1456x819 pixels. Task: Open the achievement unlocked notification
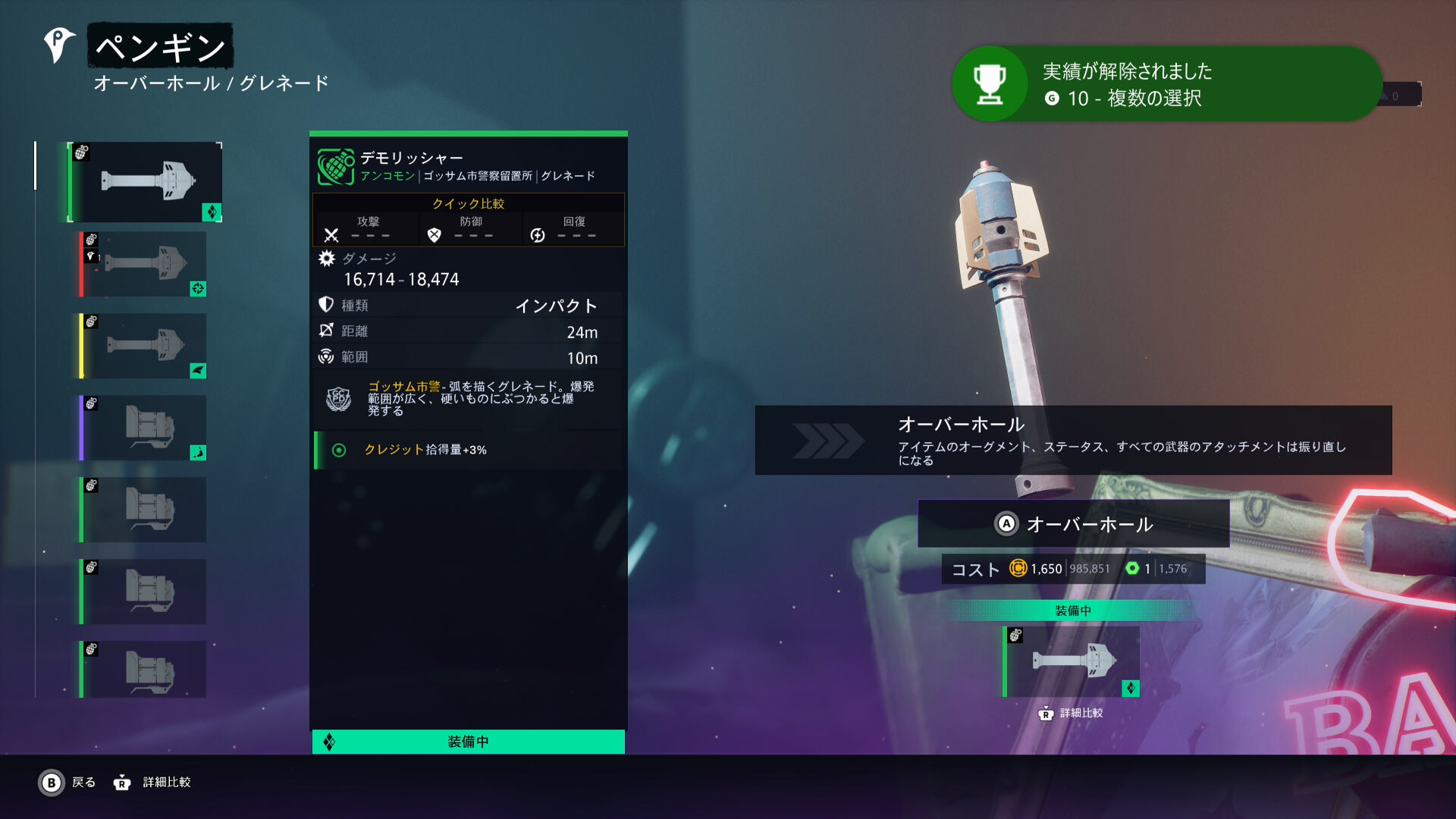pyautogui.click(x=1166, y=84)
